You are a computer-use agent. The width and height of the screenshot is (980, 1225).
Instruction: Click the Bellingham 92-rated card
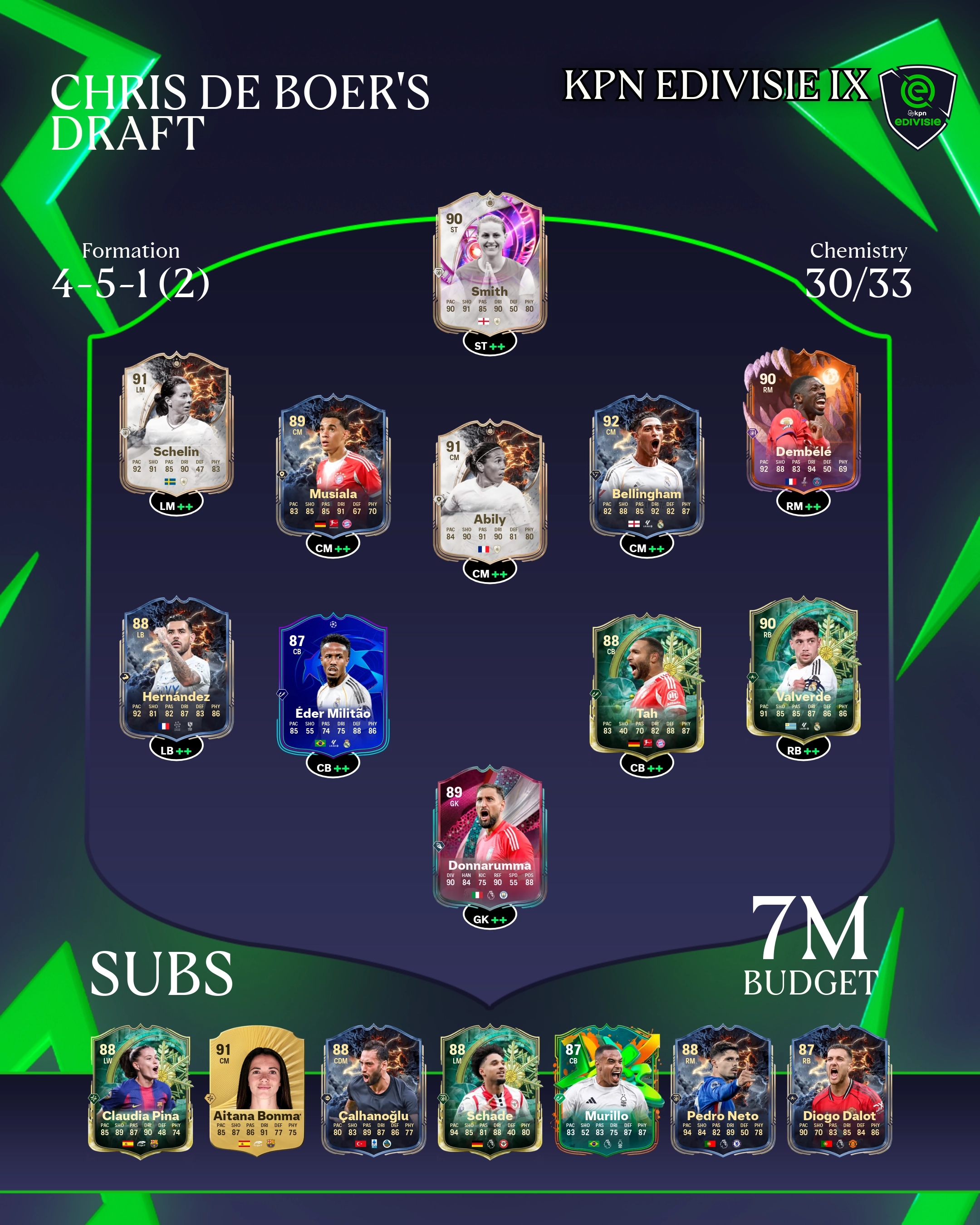647,466
